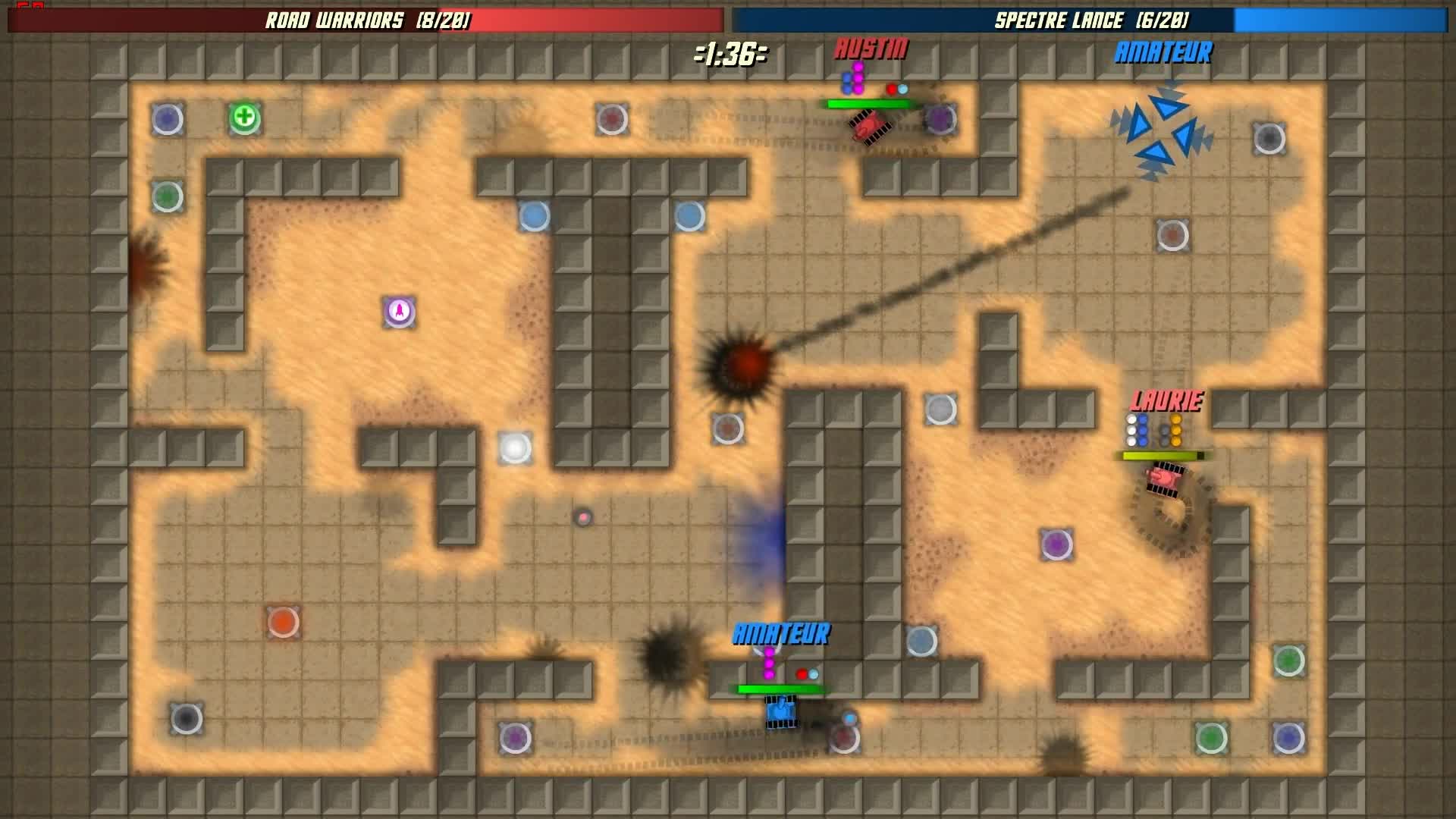
Task: Click the dark blue pad near top-left corner
Action: [168, 118]
